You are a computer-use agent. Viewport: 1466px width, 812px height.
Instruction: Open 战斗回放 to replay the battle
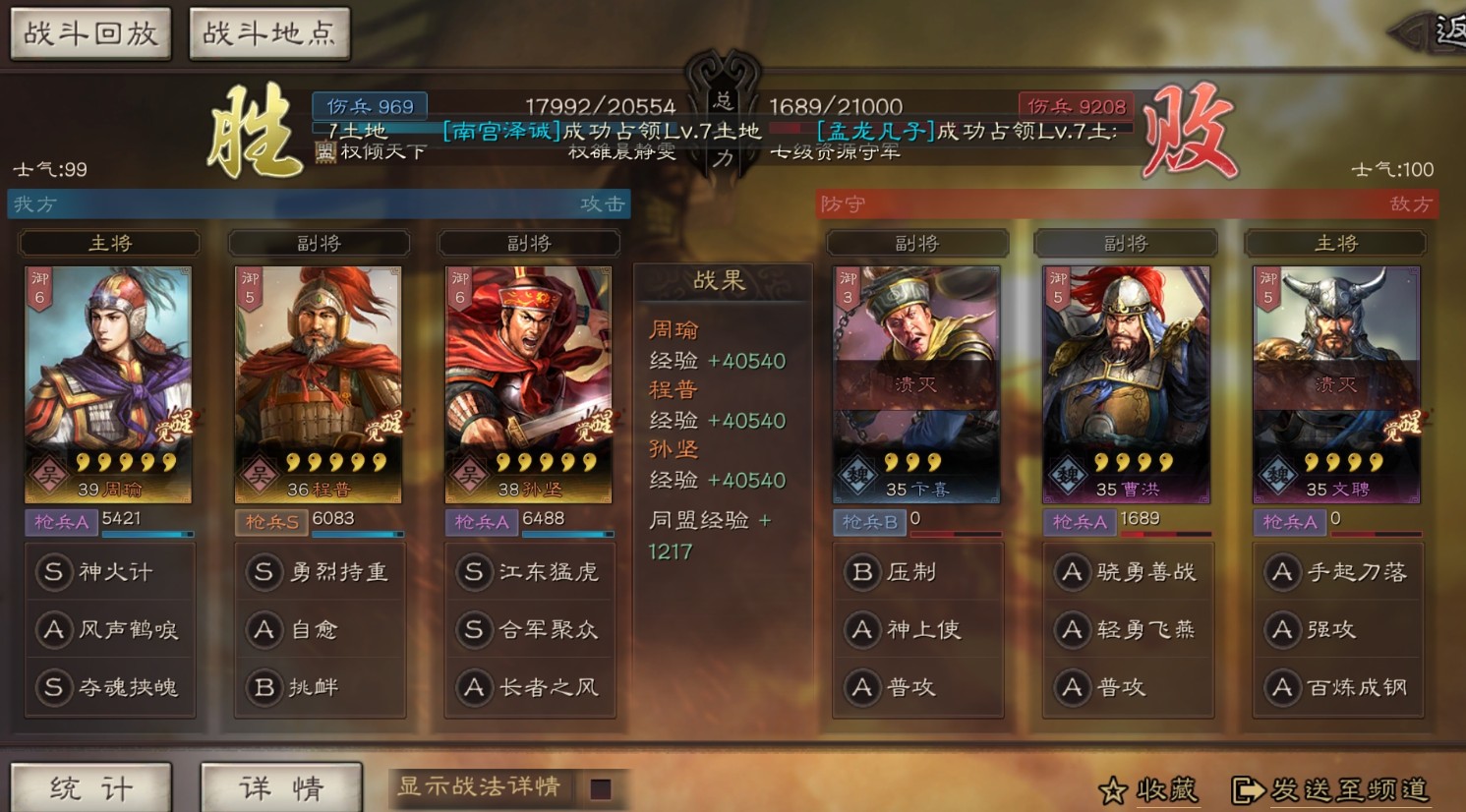(x=89, y=32)
